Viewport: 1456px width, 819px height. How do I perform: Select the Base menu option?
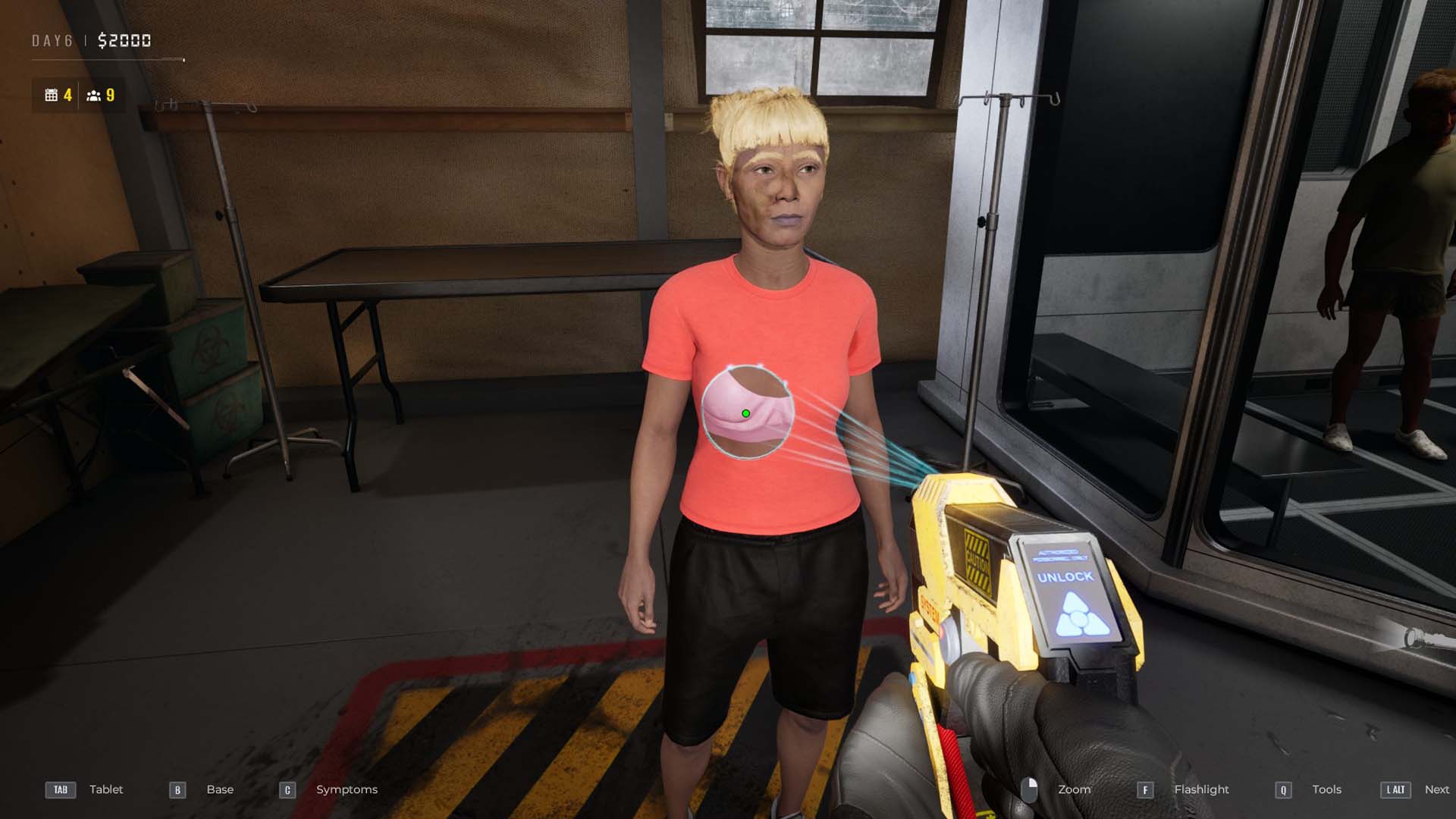(x=219, y=789)
